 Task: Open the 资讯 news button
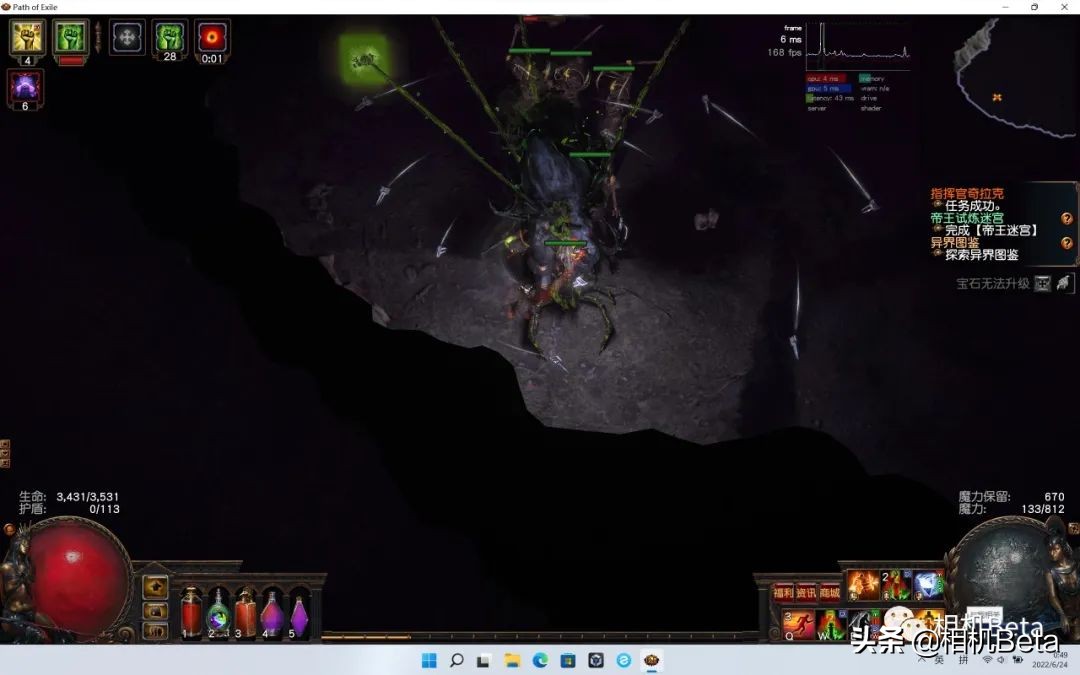click(806, 593)
